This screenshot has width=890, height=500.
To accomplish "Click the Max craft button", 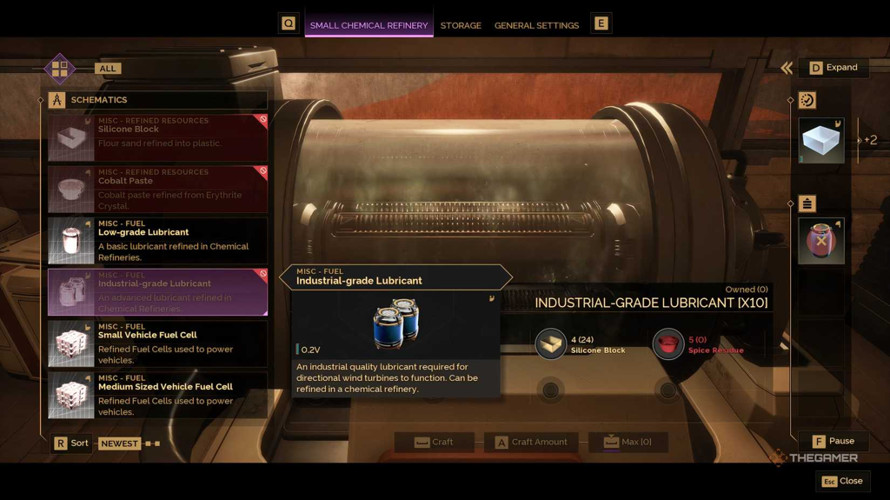I will tap(627, 442).
